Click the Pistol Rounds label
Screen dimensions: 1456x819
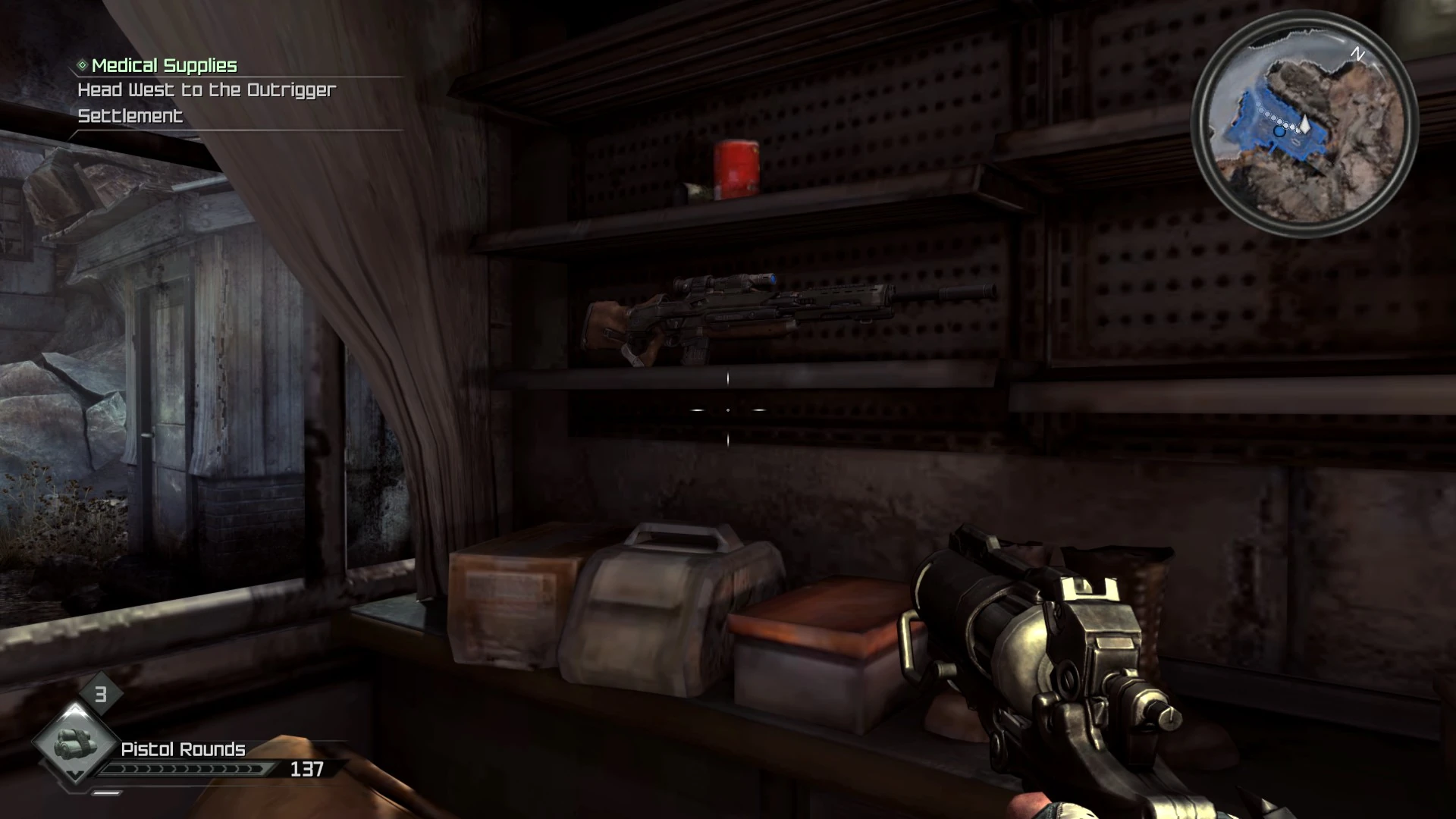183,748
